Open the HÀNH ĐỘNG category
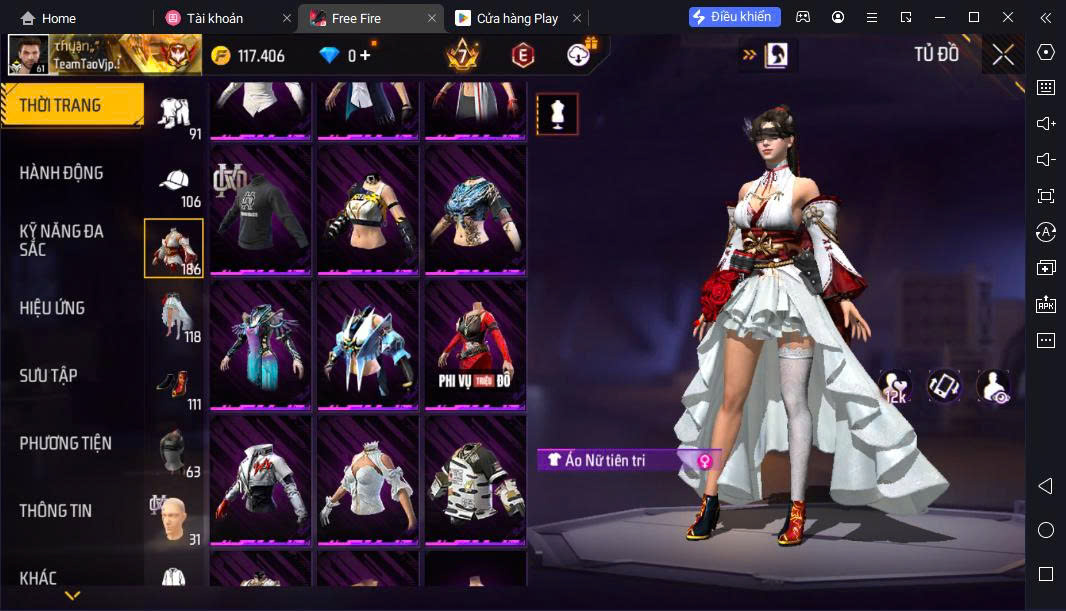 click(x=62, y=173)
